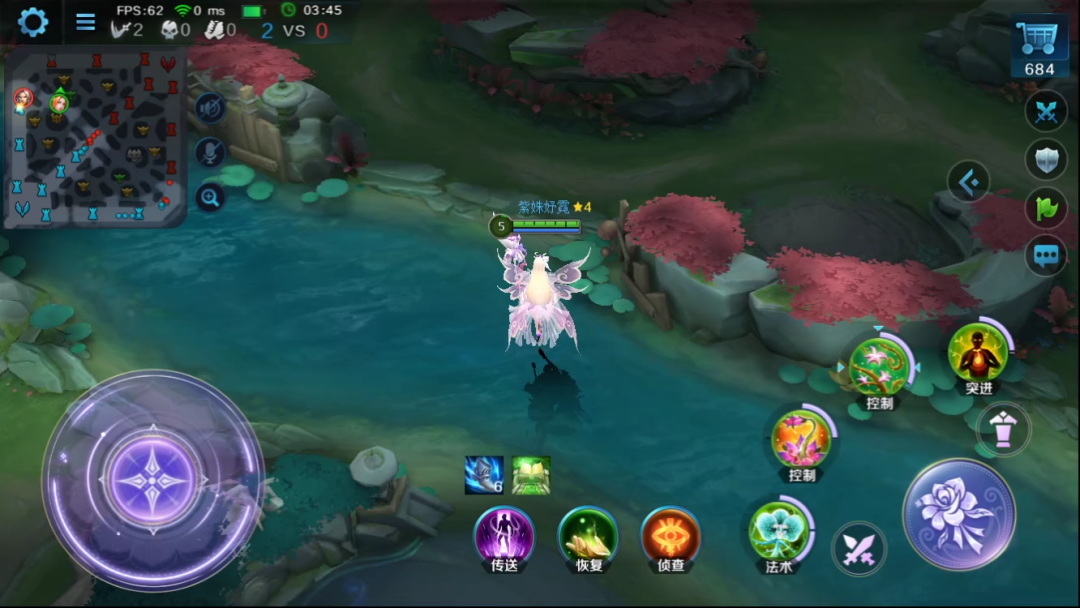This screenshot has width=1080, height=608.
Task: Tap the battlefield minimap
Action: [x=96, y=138]
